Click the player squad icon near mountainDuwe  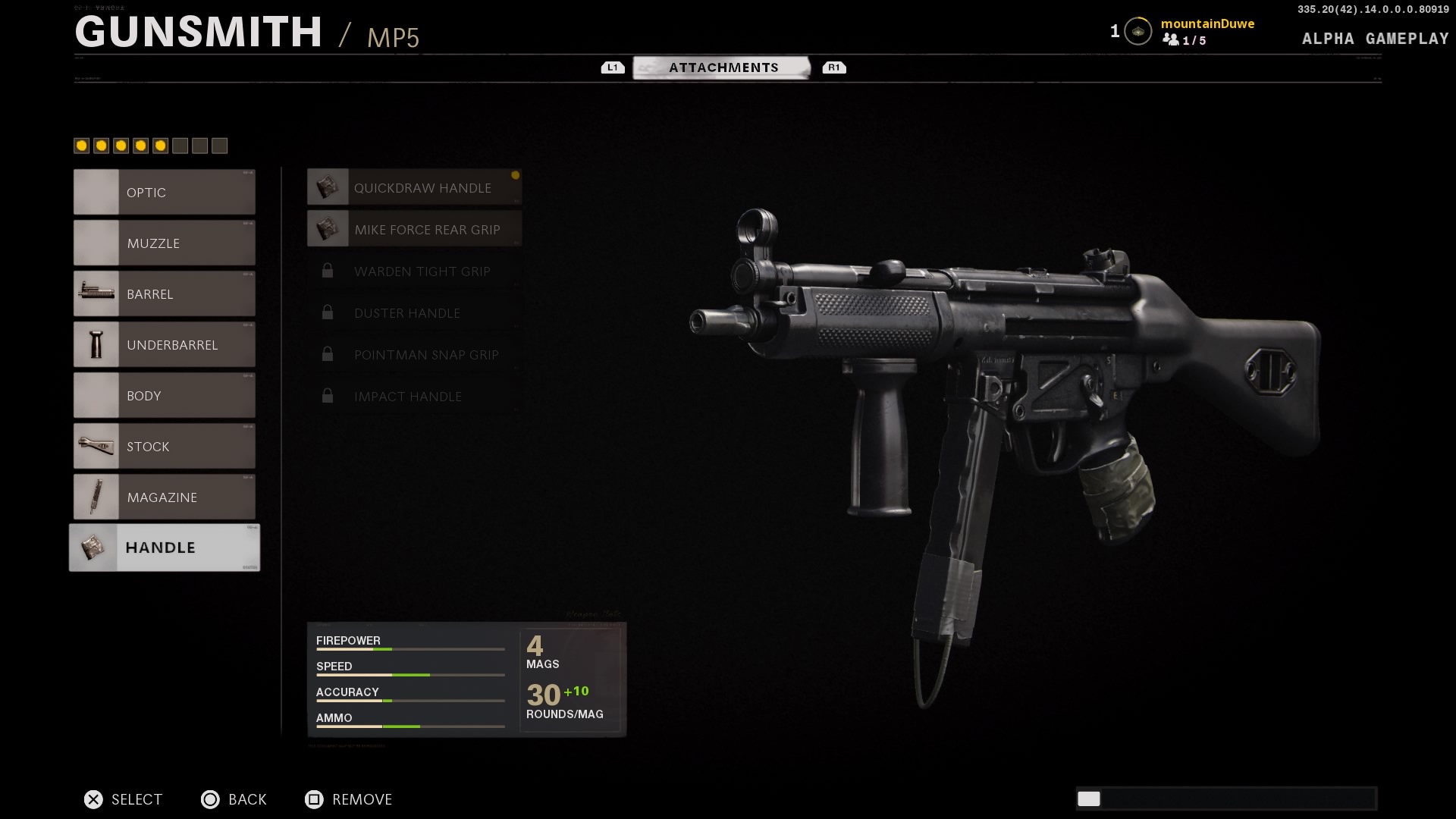1172,41
